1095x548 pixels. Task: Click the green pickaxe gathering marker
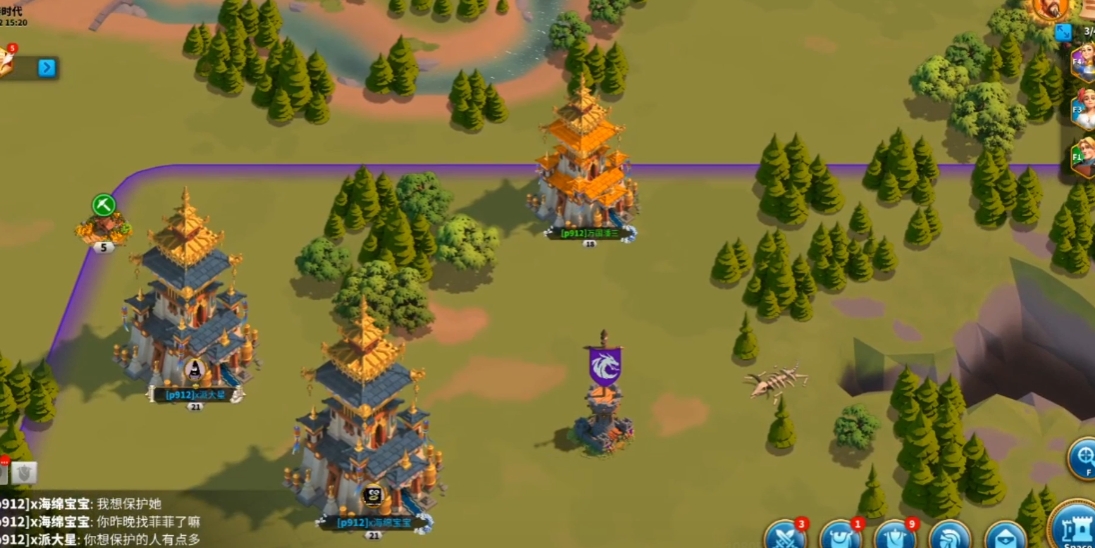[104, 206]
